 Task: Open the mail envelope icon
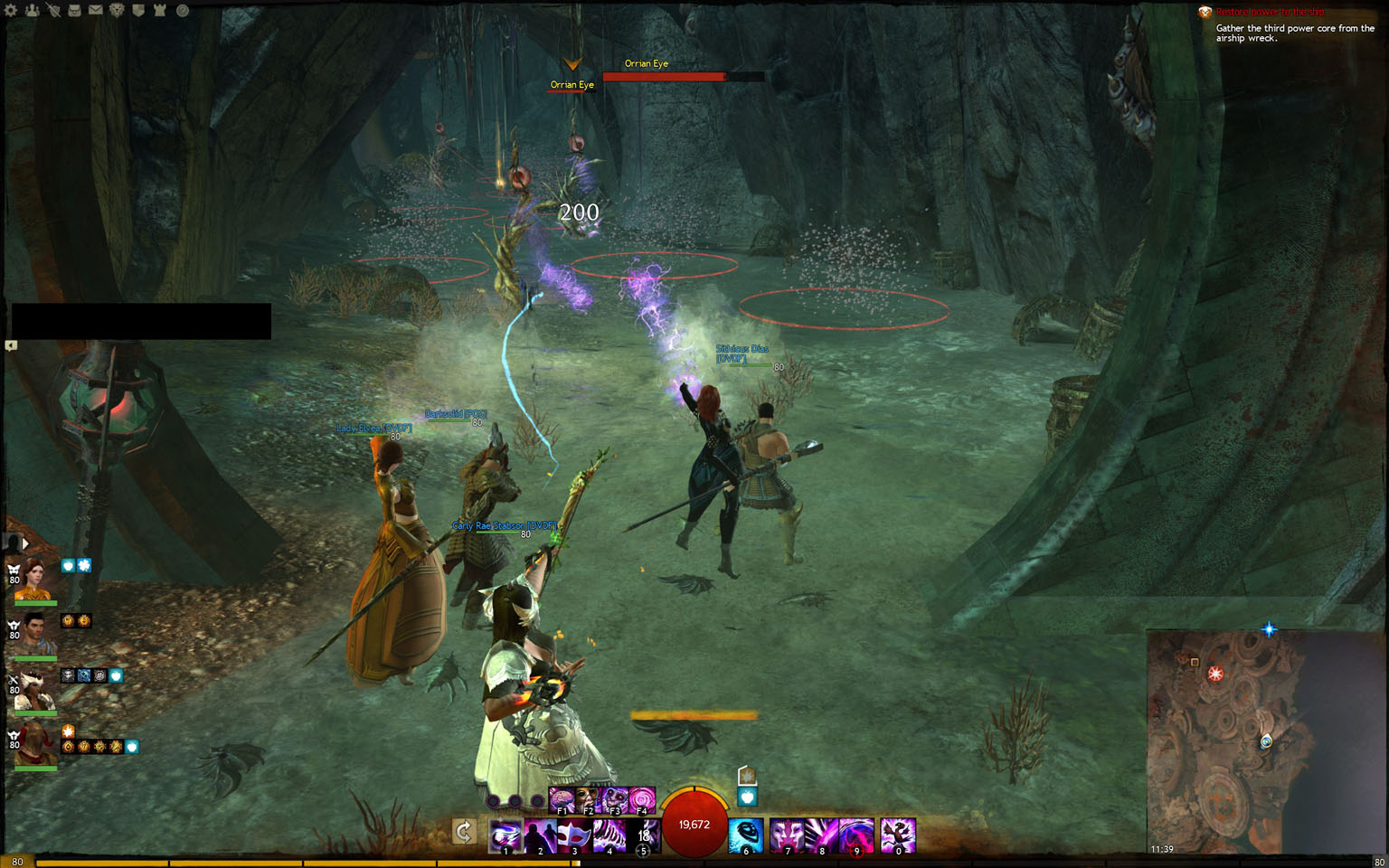click(x=95, y=11)
